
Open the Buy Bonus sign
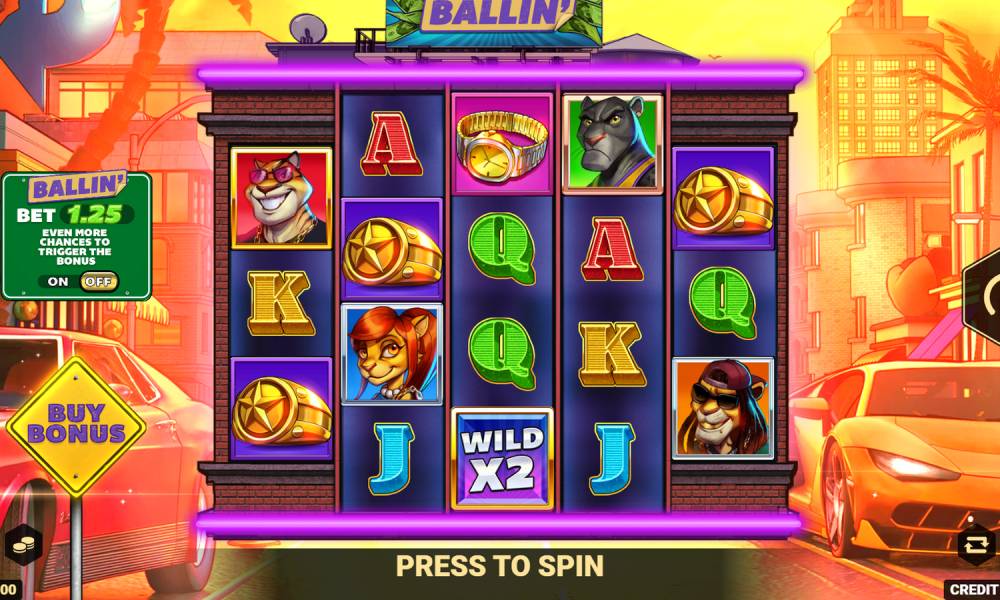[76, 425]
